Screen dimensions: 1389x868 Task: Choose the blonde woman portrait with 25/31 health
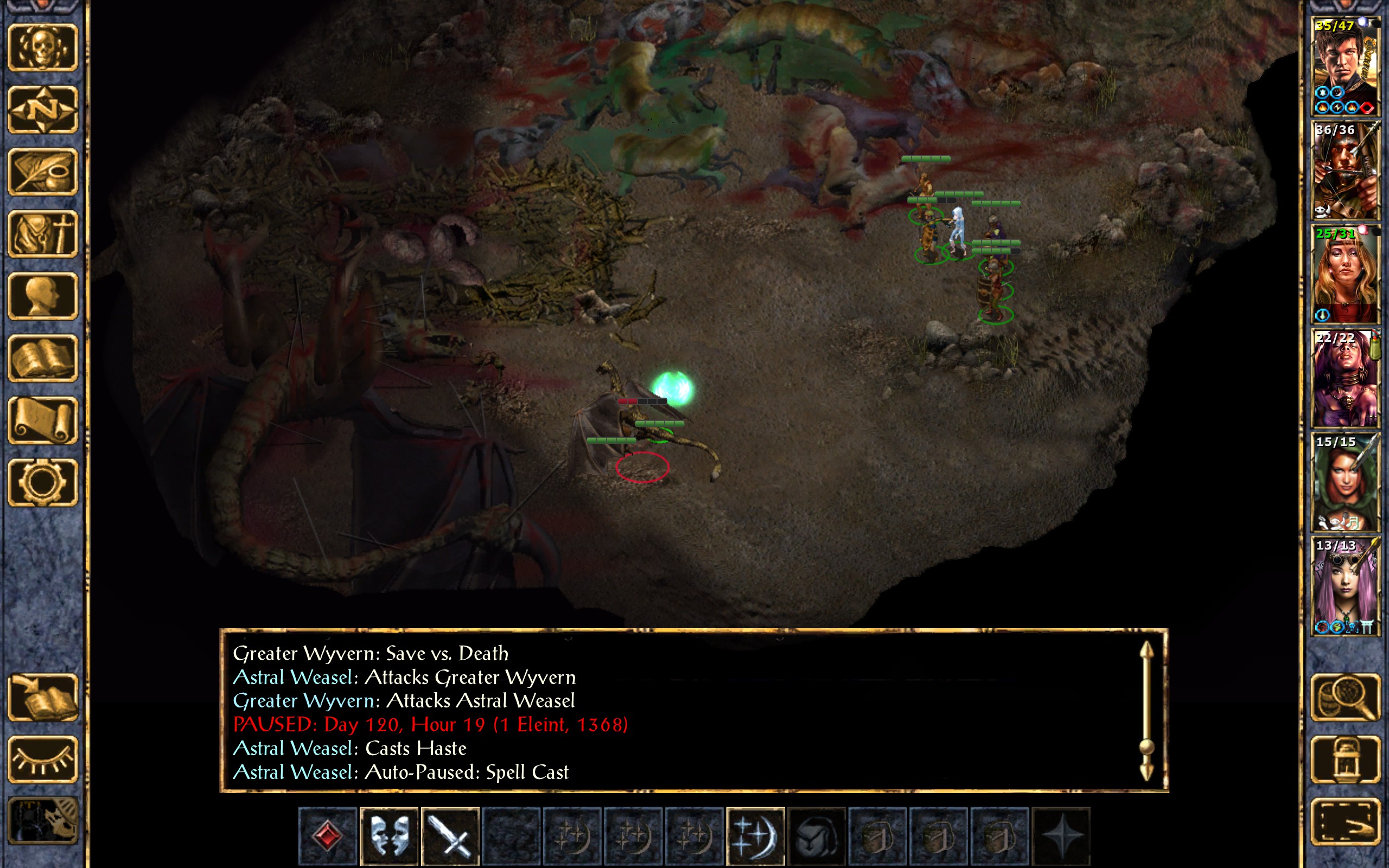pos(1345,274)
